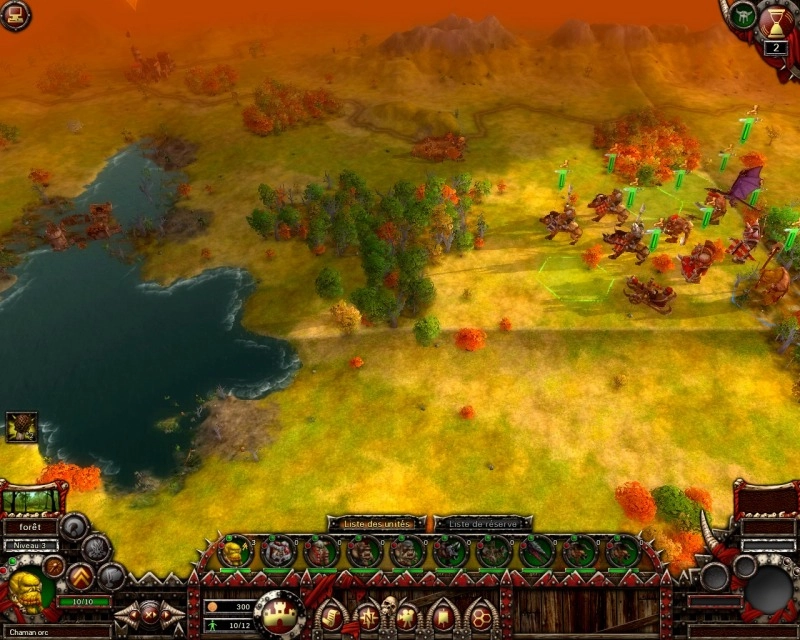Activate the compass star button
Image resolution: width=800 pixels, height=640 pixels.
(x=367, y=614)
